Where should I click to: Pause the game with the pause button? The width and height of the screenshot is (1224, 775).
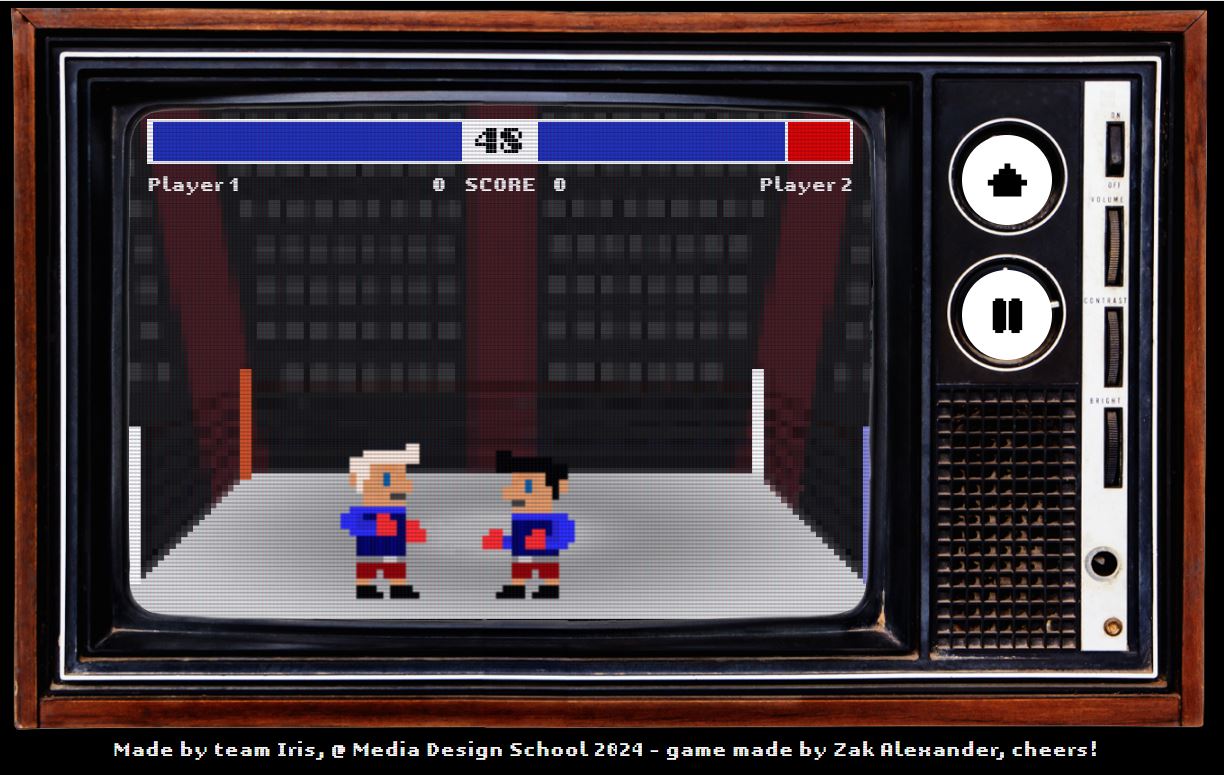click(x=1007, y=314)
